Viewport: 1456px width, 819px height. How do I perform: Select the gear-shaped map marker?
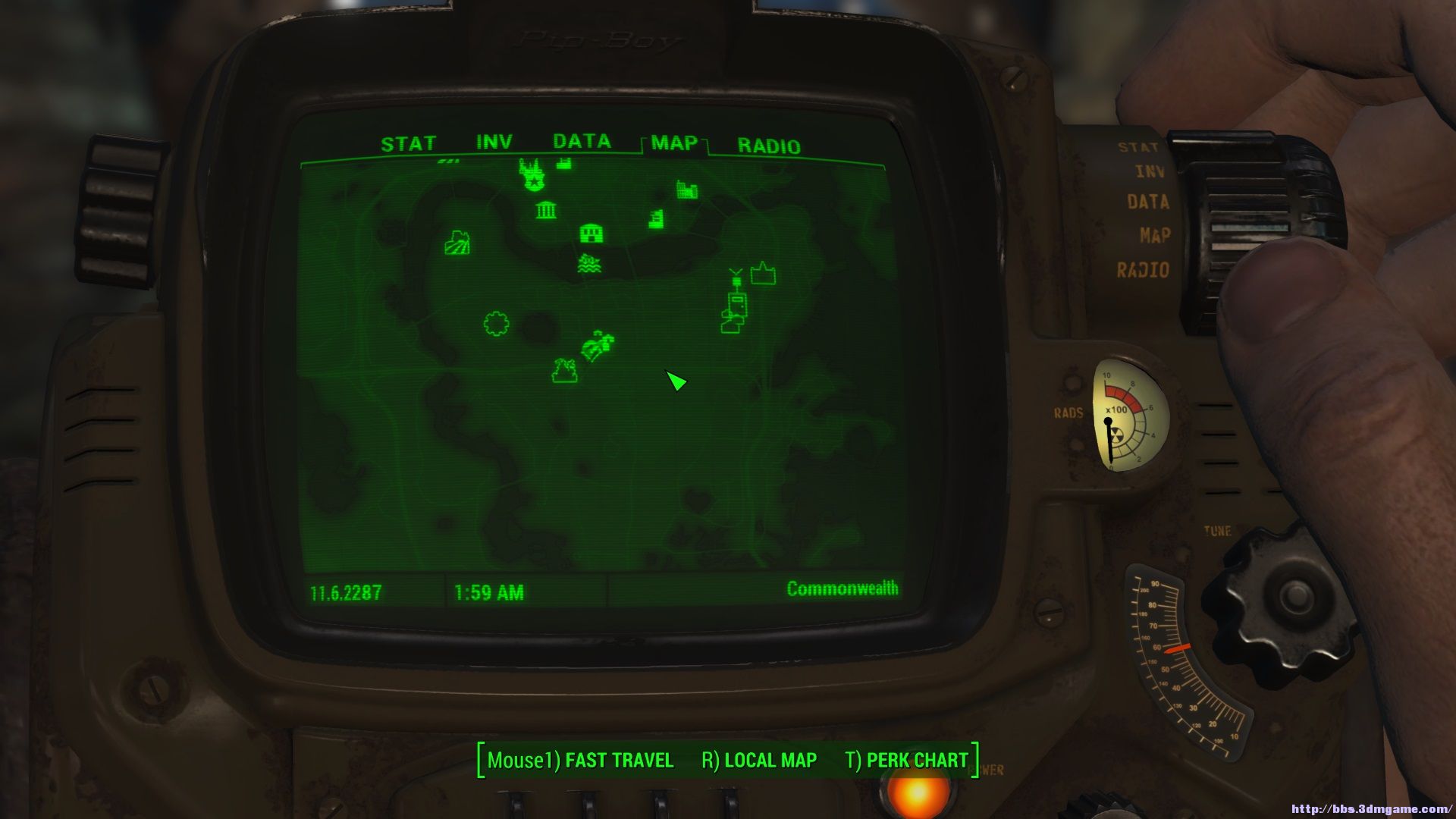click(x=496, y=324)
